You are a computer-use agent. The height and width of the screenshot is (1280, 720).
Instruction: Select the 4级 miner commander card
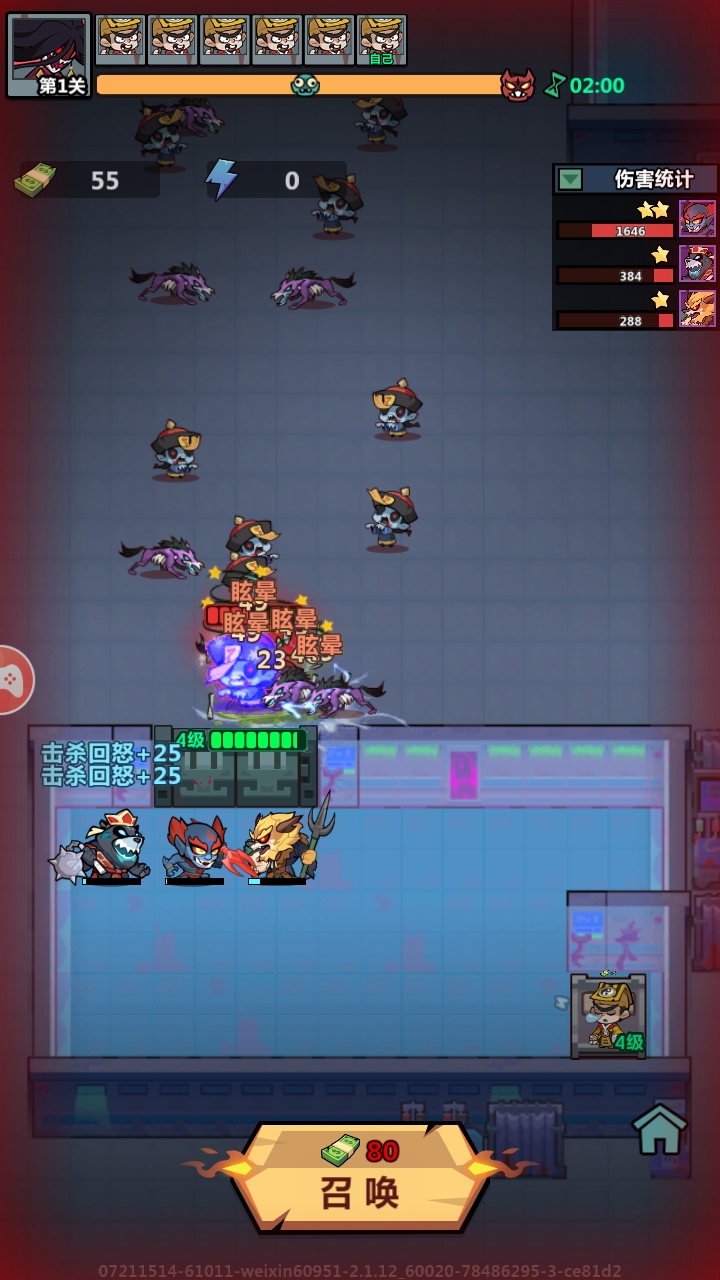[x=608, y=1015]
